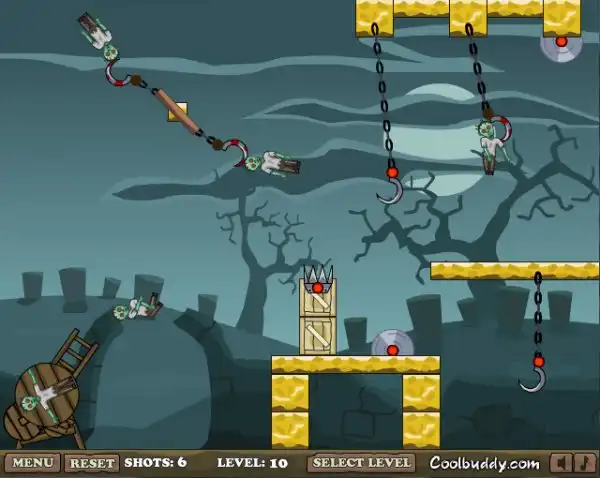Open the Menu button
The image size is (600, 478).
tap(32, 463)
